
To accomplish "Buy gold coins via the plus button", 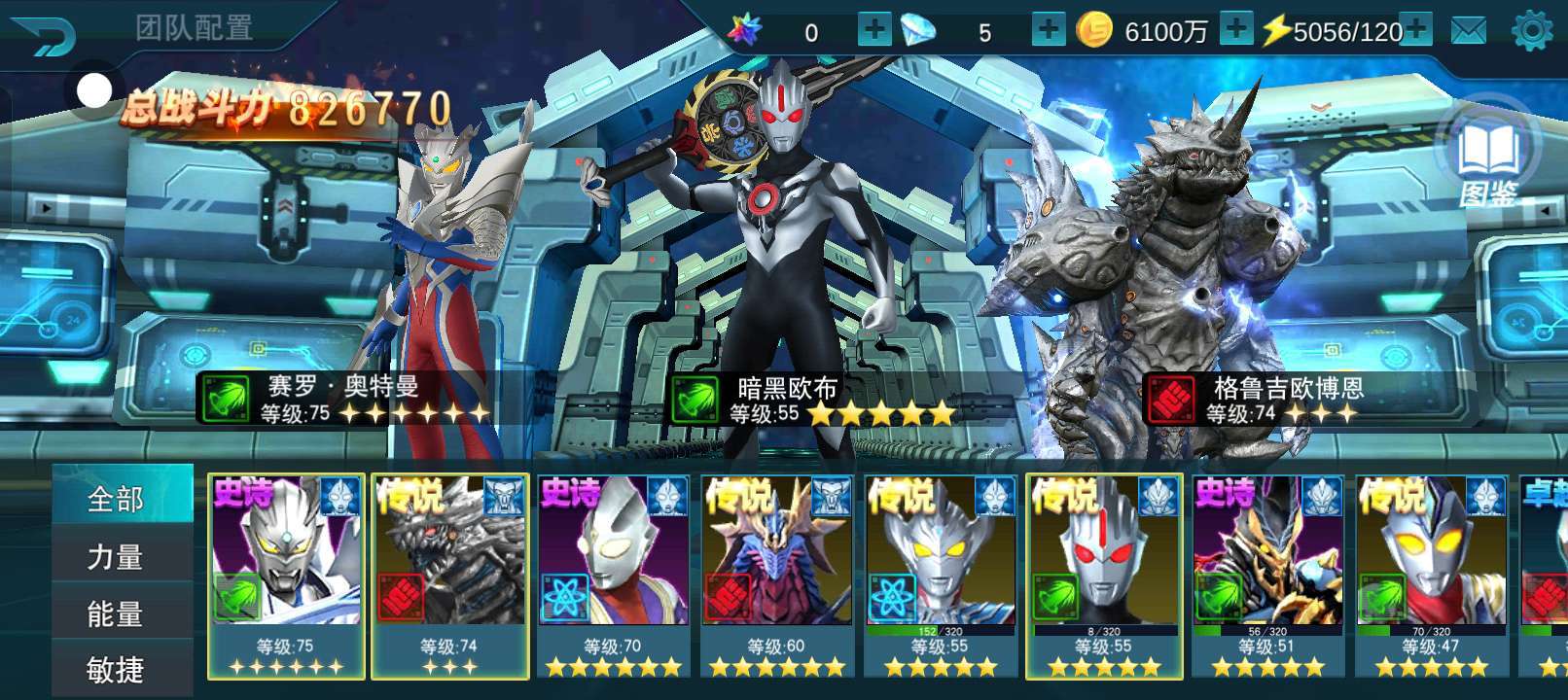I will 1235,29.
